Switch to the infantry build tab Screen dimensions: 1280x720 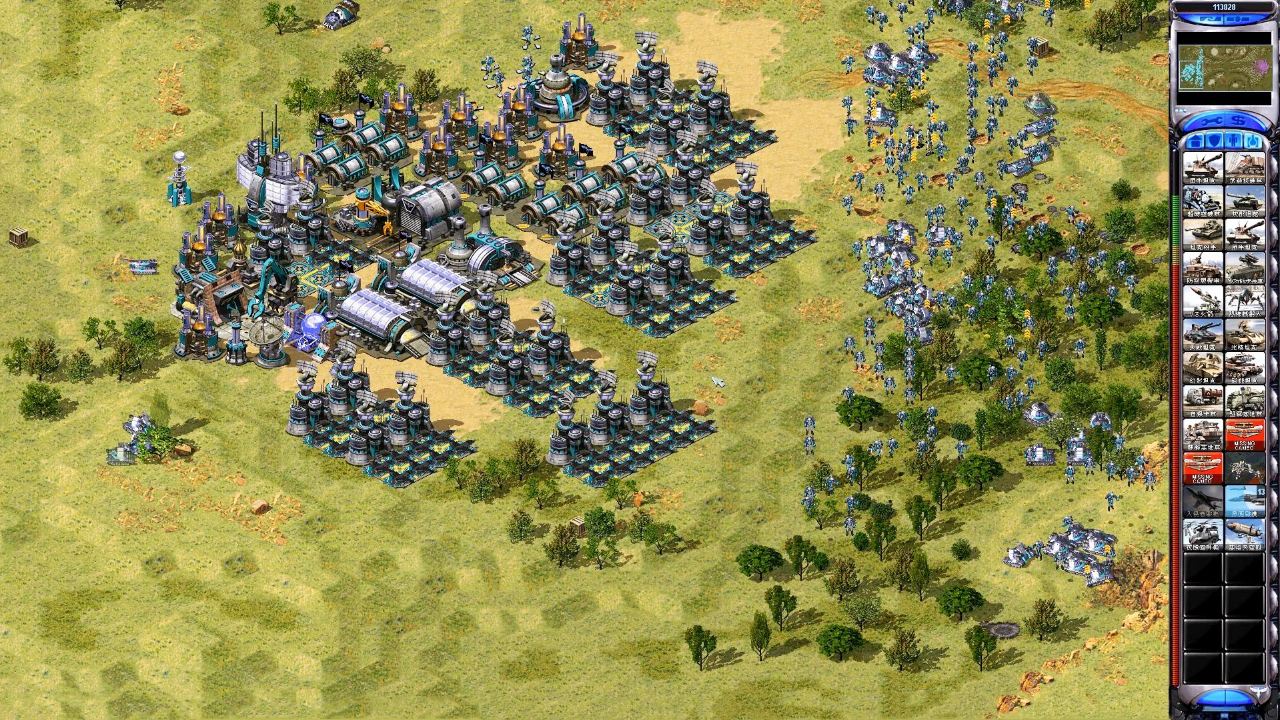point(1234,140)
